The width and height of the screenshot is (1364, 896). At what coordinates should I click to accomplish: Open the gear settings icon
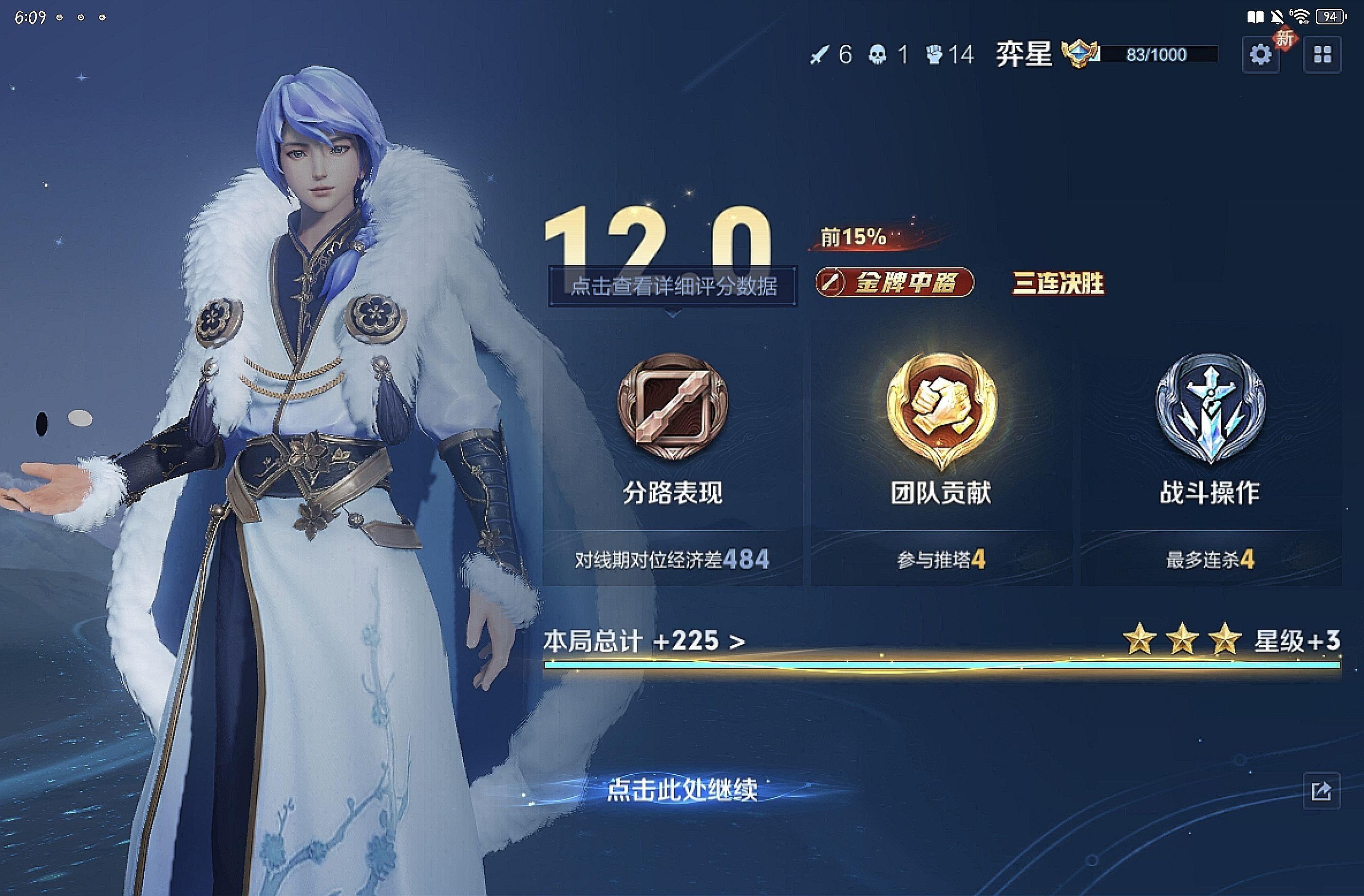[x=1260, y=55]
